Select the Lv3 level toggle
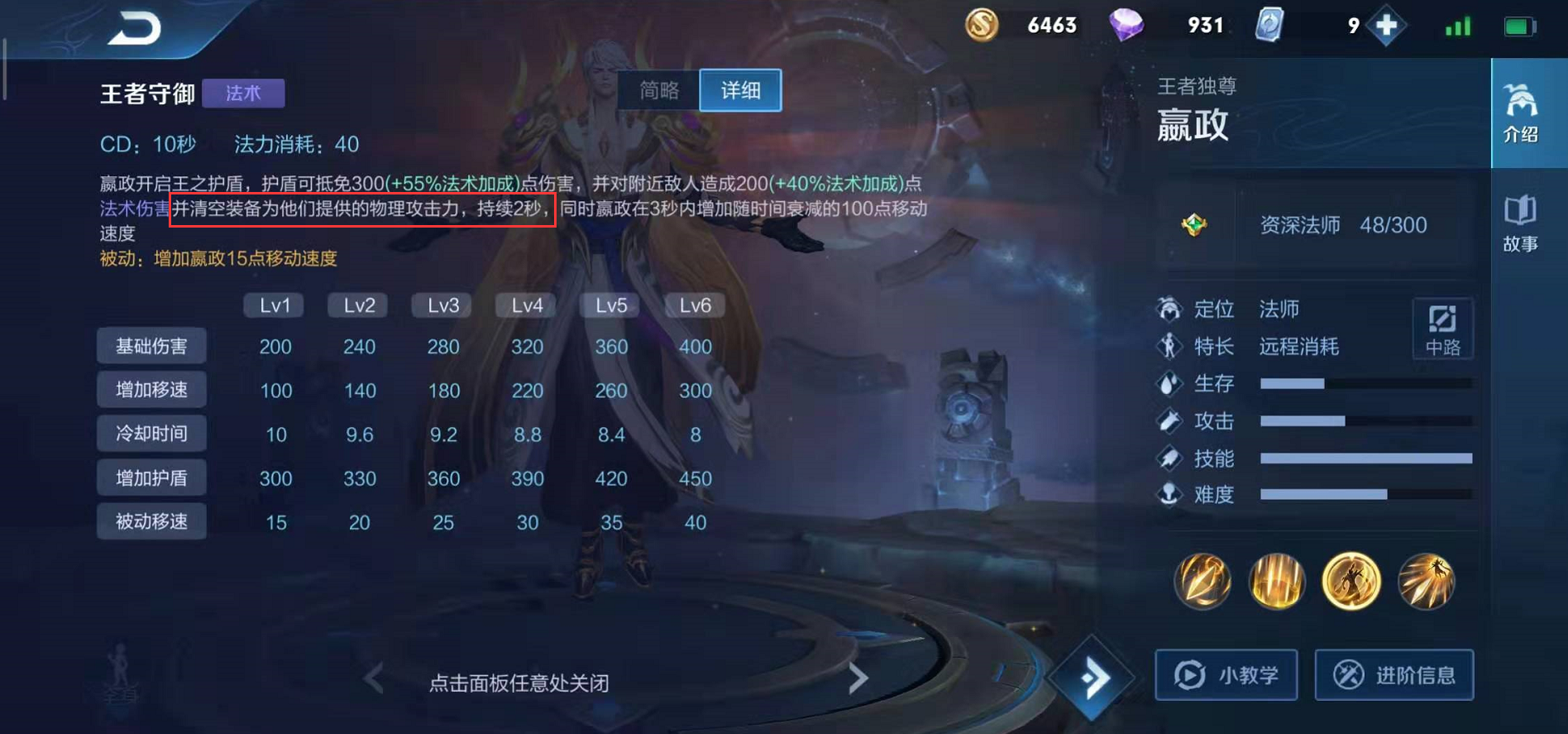This screenshot has width=1568, height=734. pyautogui.click(x=441, y=305)
